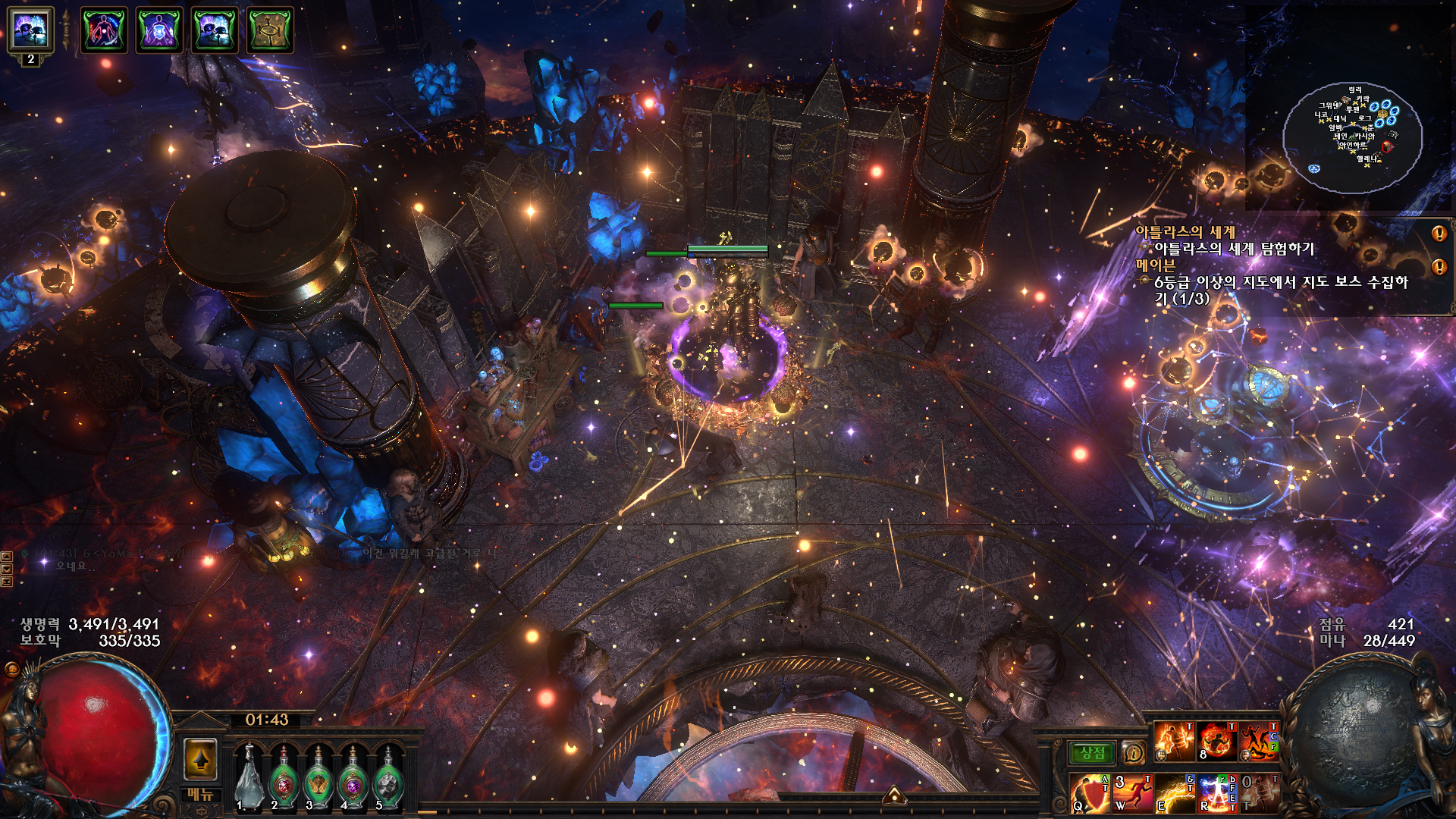The height and width of the screenshot is (819, 1456).
Task: Select the 아틀라스의 세계 quest tracker entry
Action: [x=1185, y=232]
